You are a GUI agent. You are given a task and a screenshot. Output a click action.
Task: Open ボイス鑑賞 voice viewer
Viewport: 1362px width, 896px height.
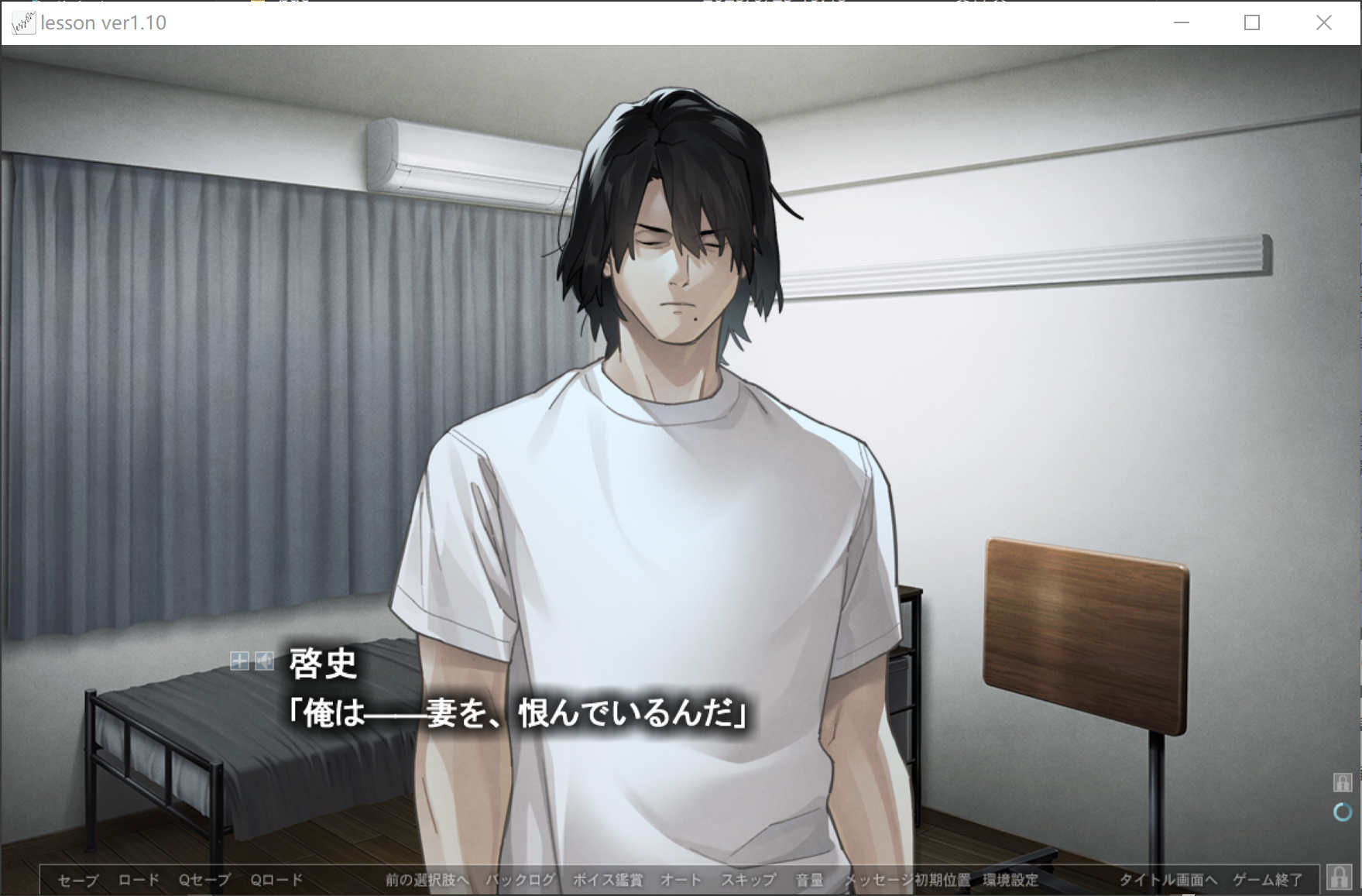[607, 880]
